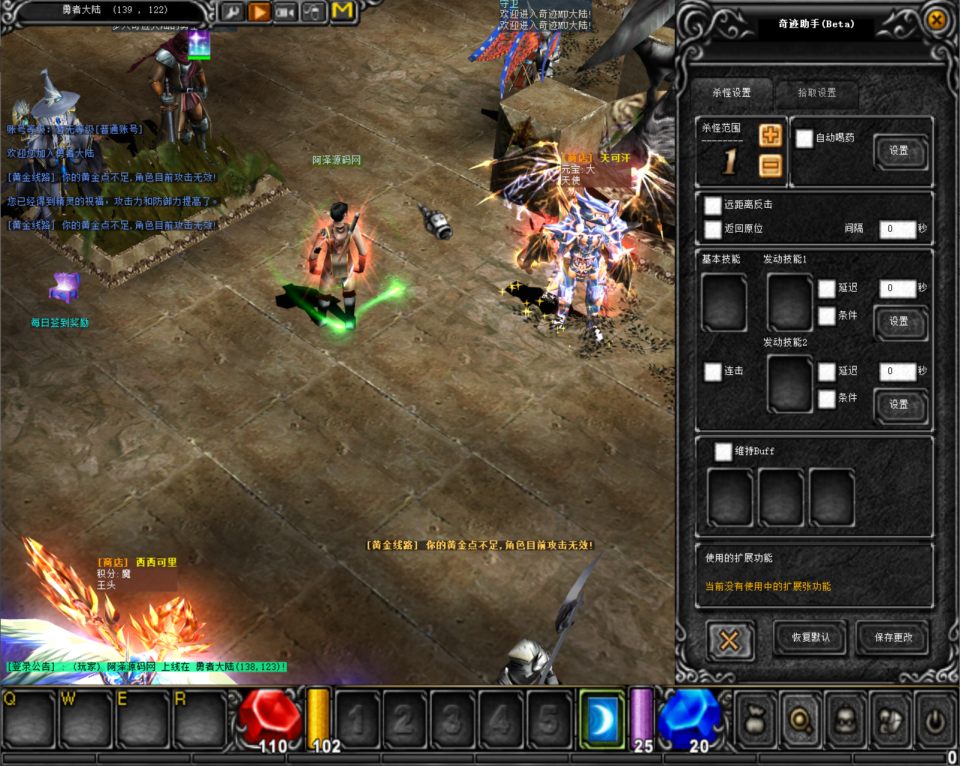960x766 pixels.
Task: Click the orange X cancel button
Action: pos(730,640)
